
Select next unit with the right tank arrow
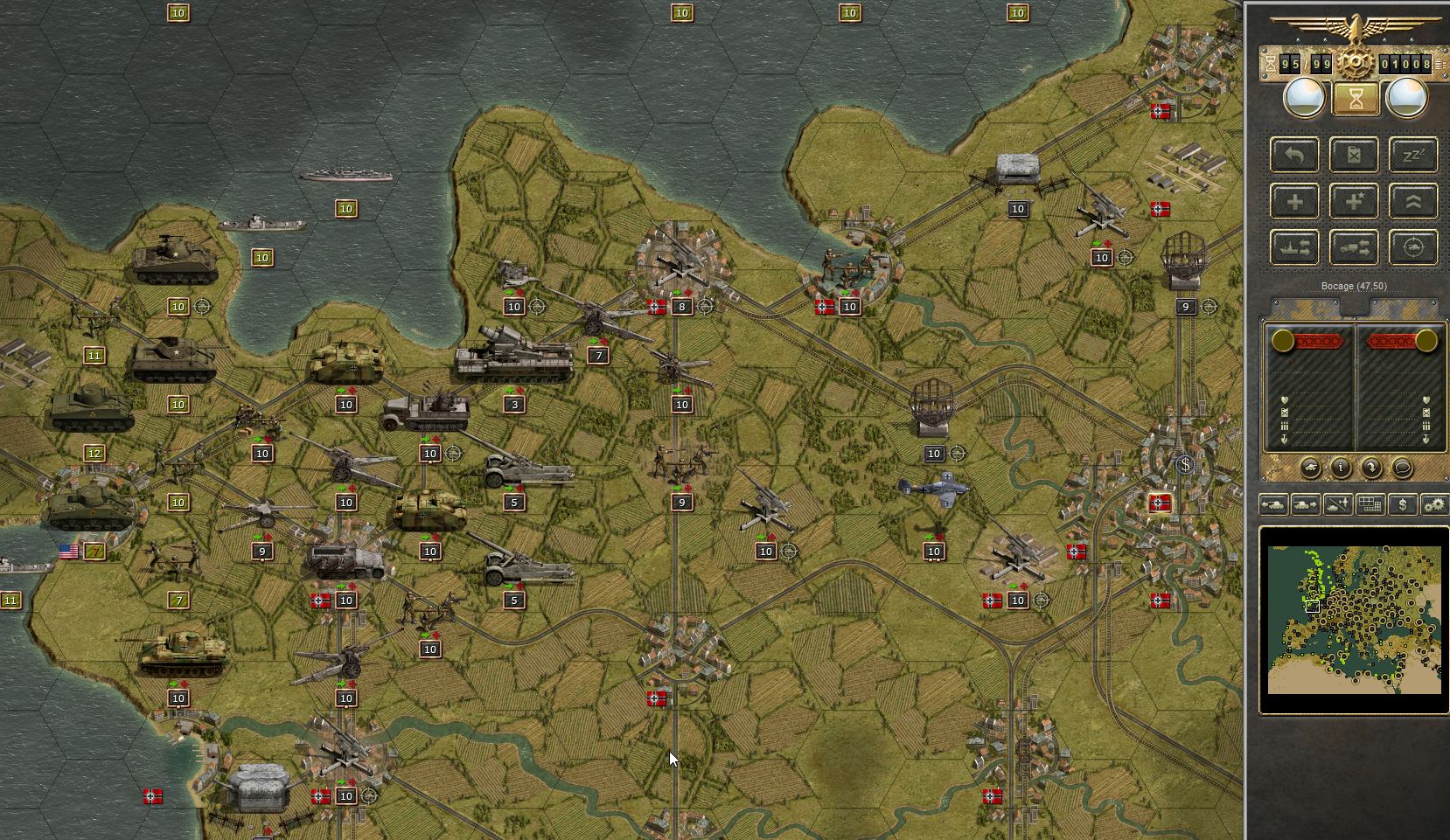1305,505
